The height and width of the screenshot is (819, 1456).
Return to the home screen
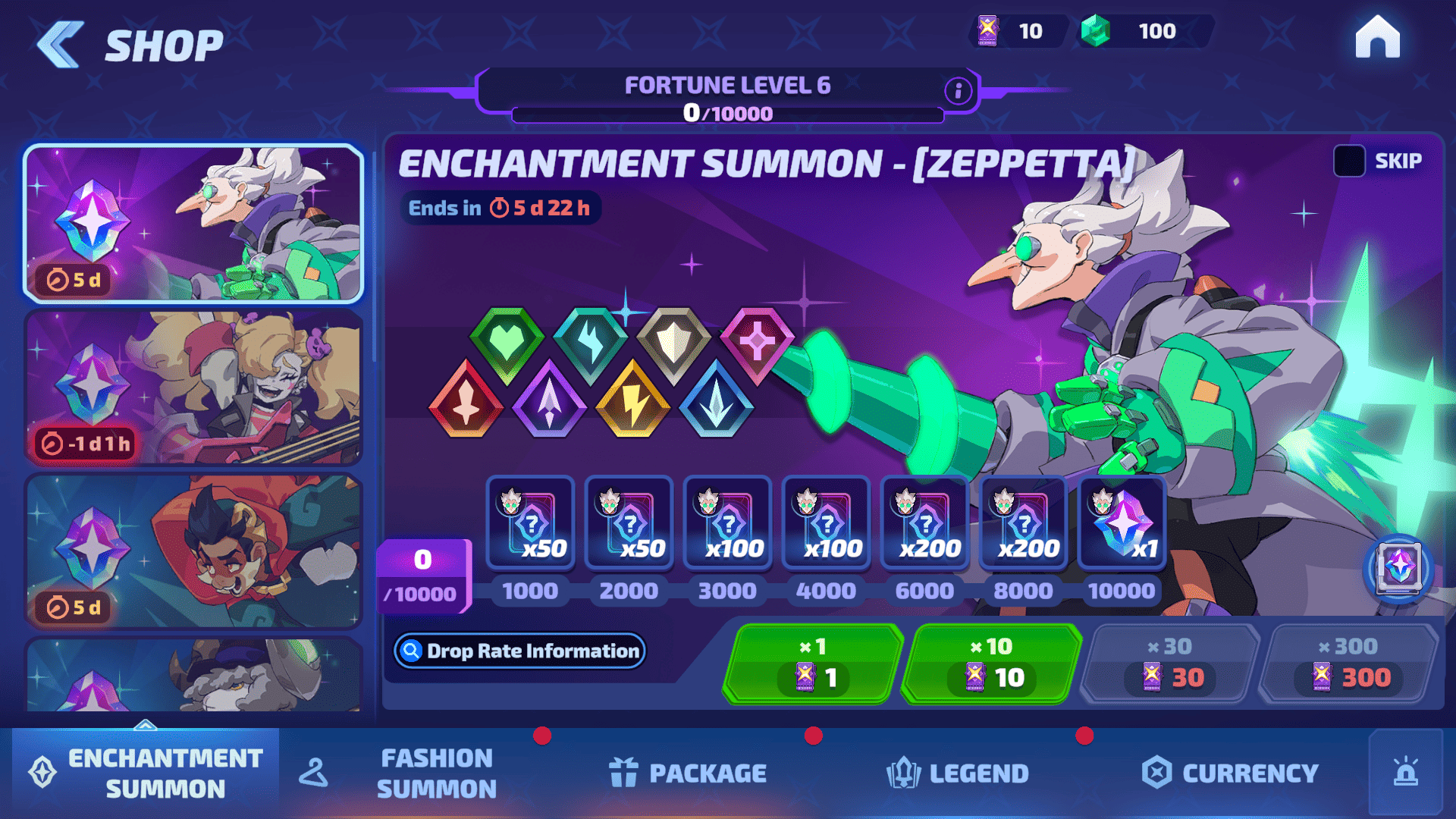1377,37
